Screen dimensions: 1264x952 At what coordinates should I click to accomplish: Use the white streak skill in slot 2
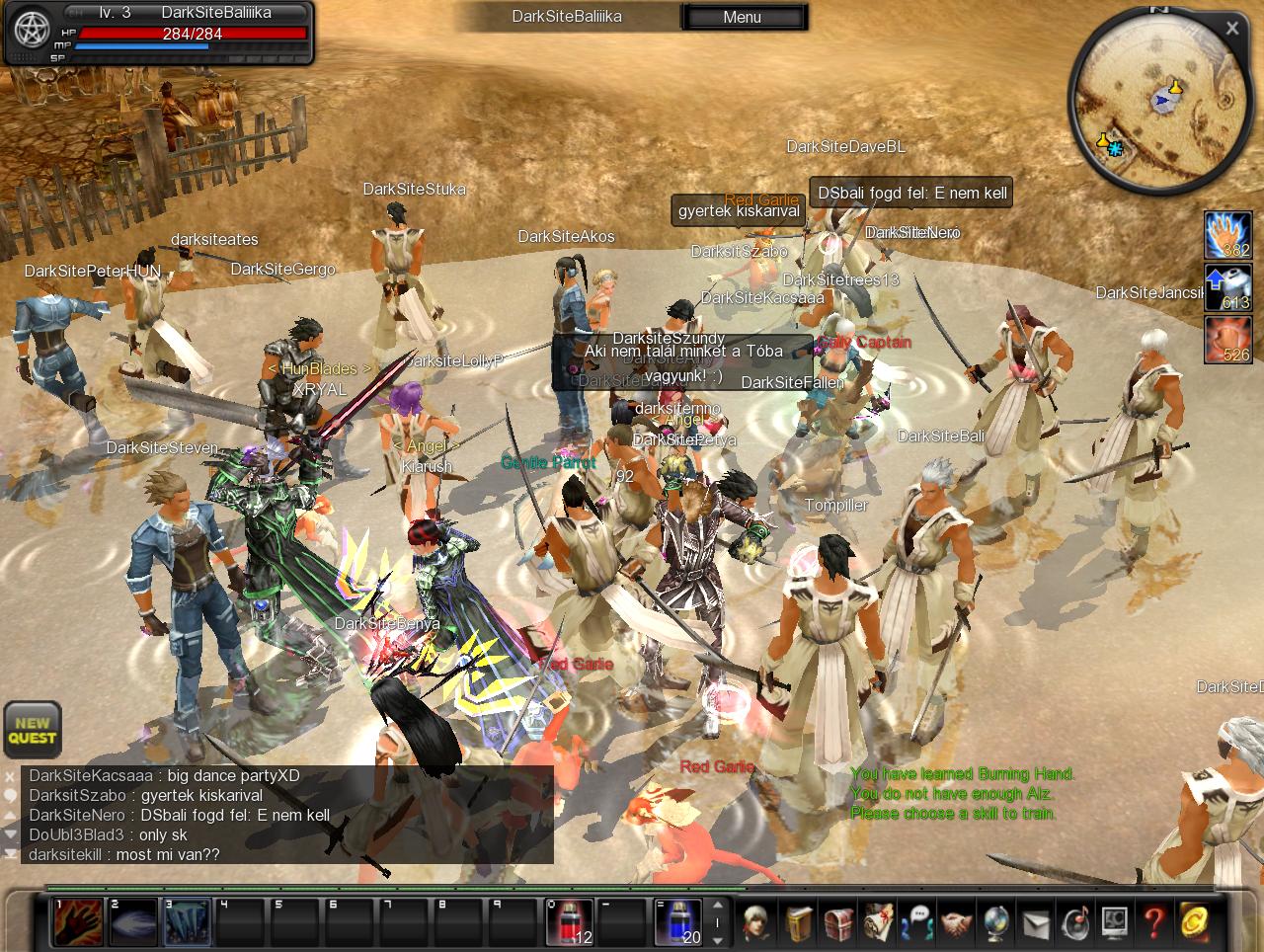pos(132,921)
